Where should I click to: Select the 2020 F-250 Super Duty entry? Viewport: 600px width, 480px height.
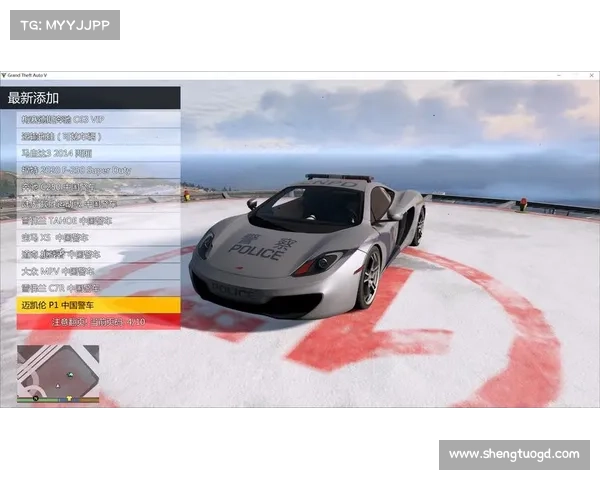click(x=98, y=170)
